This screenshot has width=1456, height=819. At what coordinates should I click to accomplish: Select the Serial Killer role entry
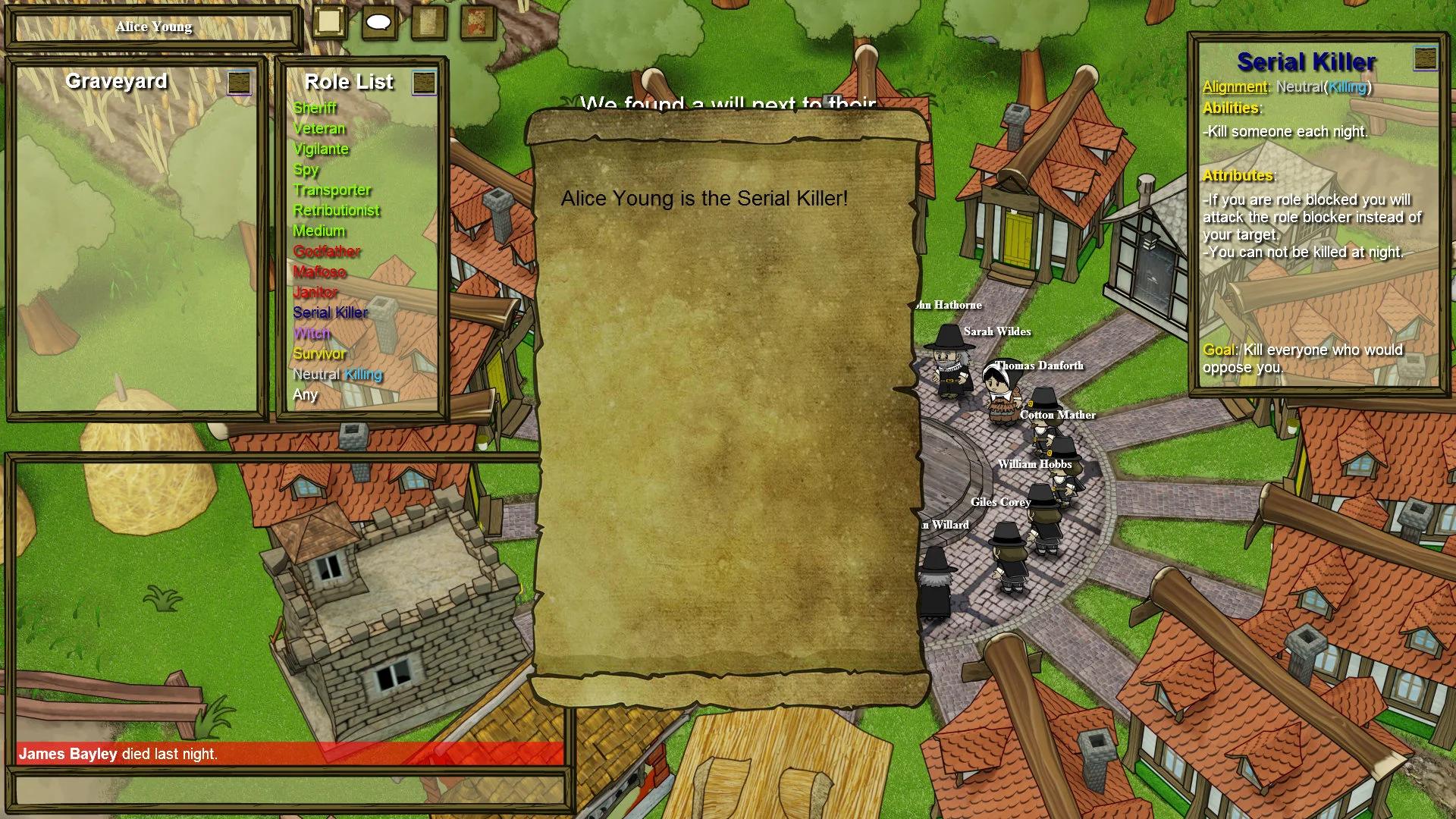pyautogui.click(x=330, y=312)
